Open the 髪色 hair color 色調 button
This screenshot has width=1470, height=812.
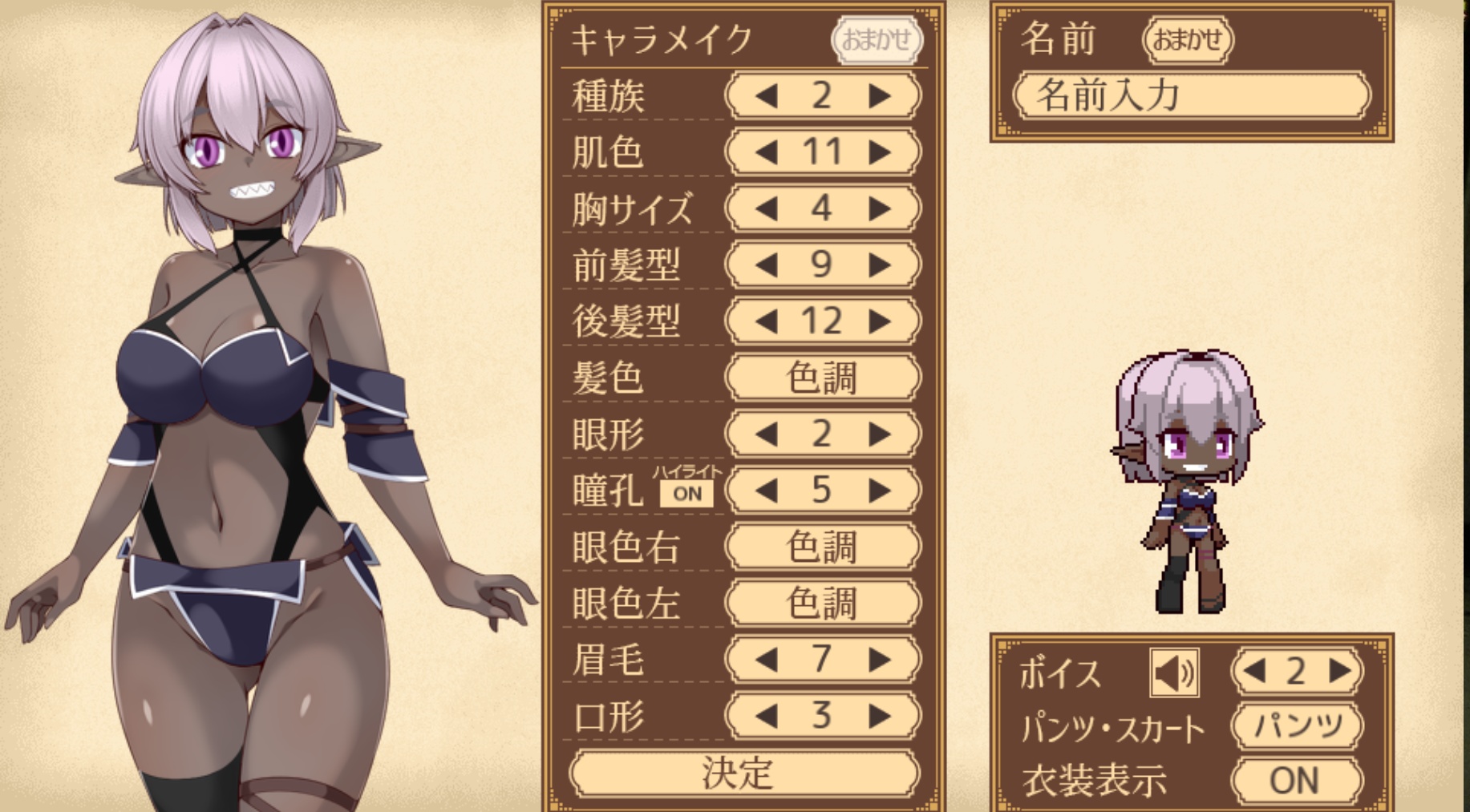click(x=822, y=378)
